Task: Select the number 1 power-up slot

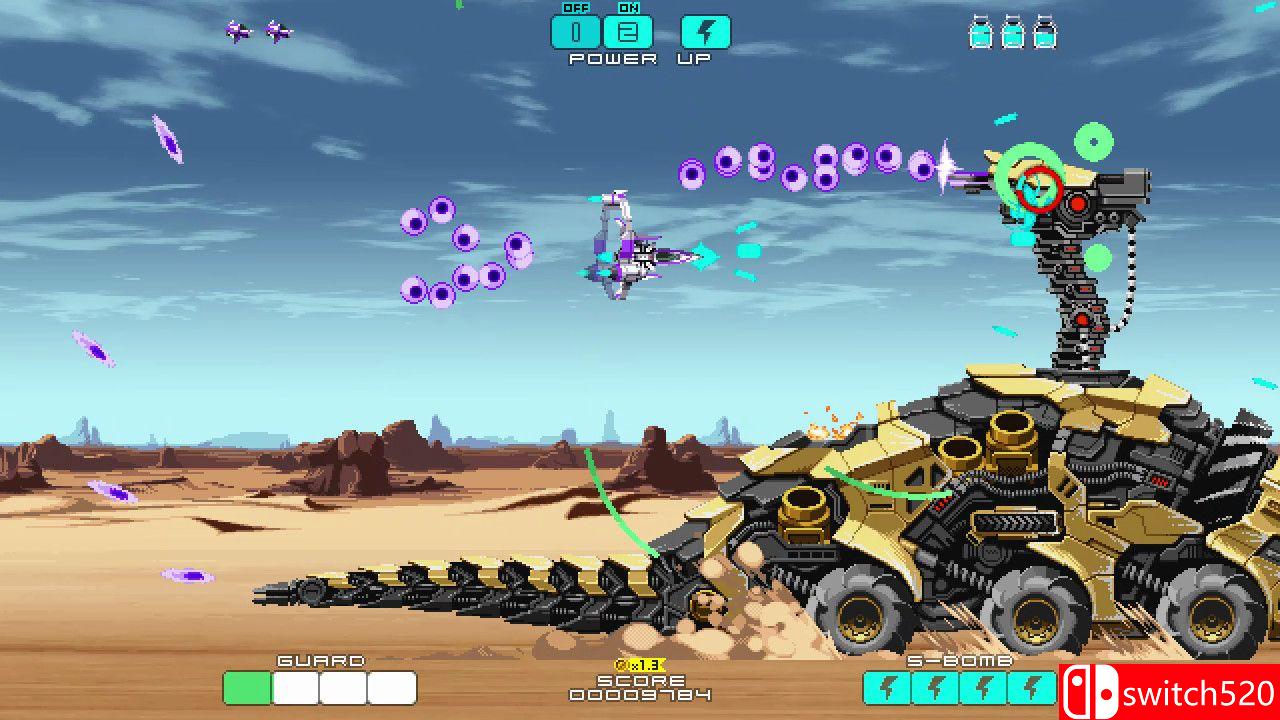Action: pos(576,32)
